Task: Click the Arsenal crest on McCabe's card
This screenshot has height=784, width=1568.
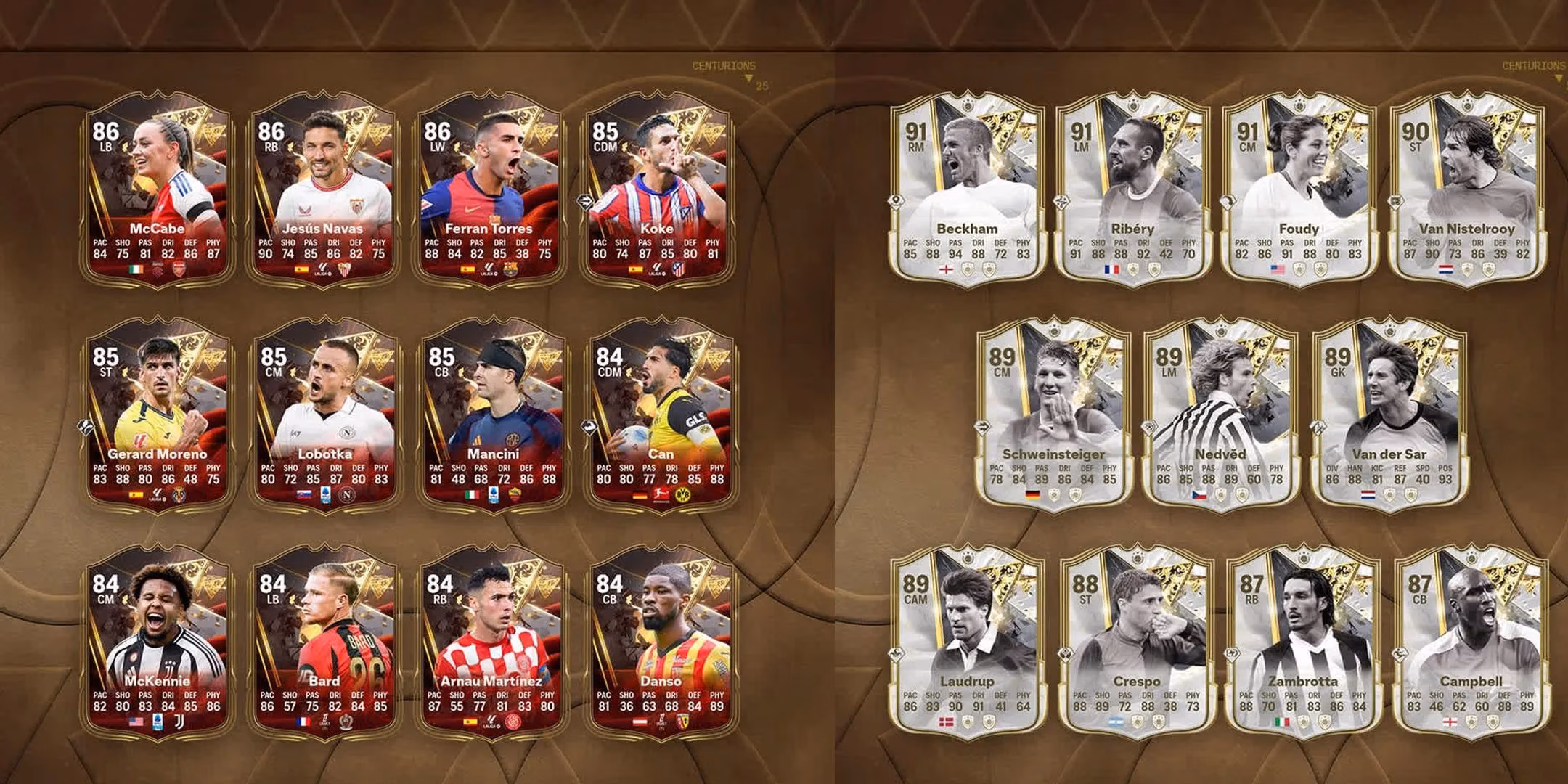Action: pyautogui.click(x=179, y=269)
